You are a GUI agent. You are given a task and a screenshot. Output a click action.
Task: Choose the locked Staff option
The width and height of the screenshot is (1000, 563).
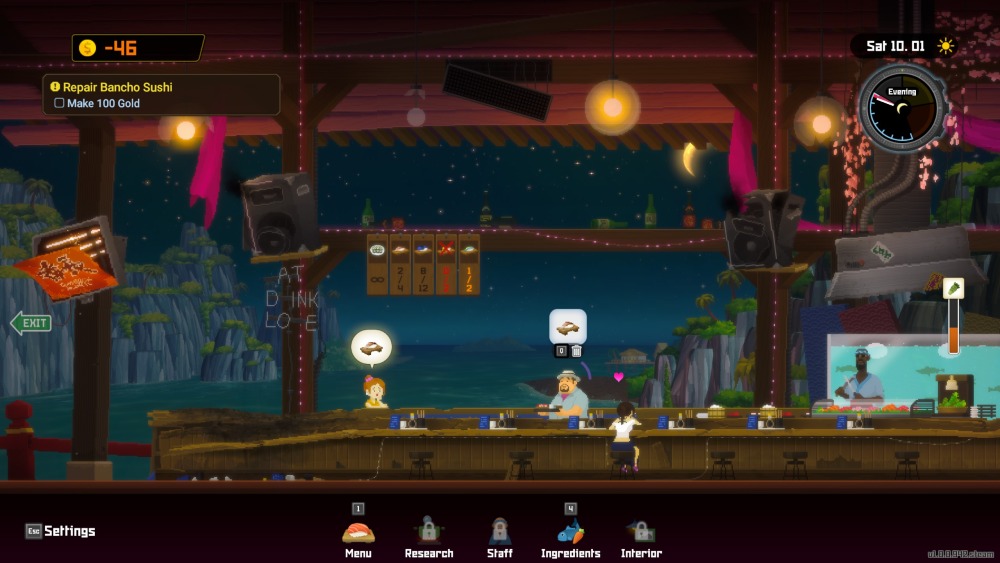[499, 536]
